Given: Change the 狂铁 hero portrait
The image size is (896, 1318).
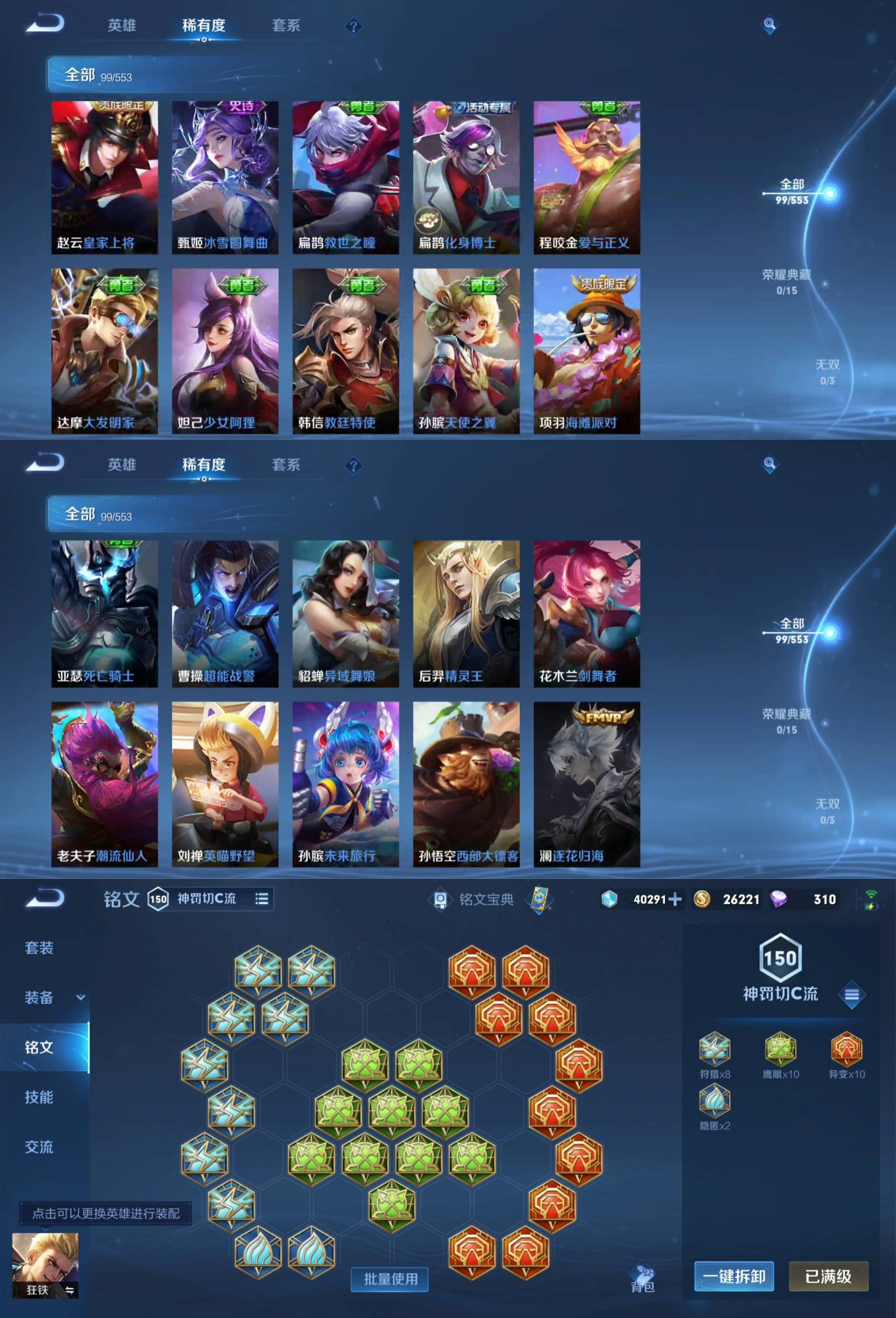Looking at the screenshot, I should pos(45,1265).
